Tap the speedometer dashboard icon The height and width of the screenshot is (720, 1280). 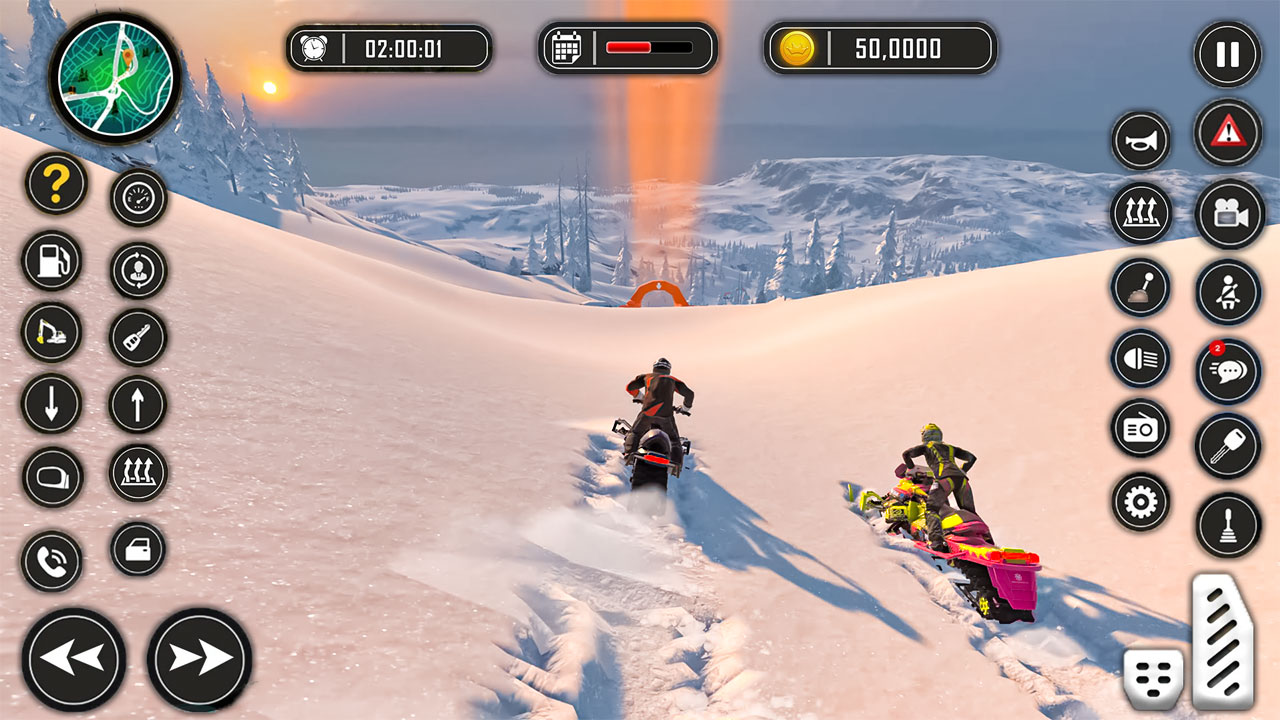coord(137,196)
